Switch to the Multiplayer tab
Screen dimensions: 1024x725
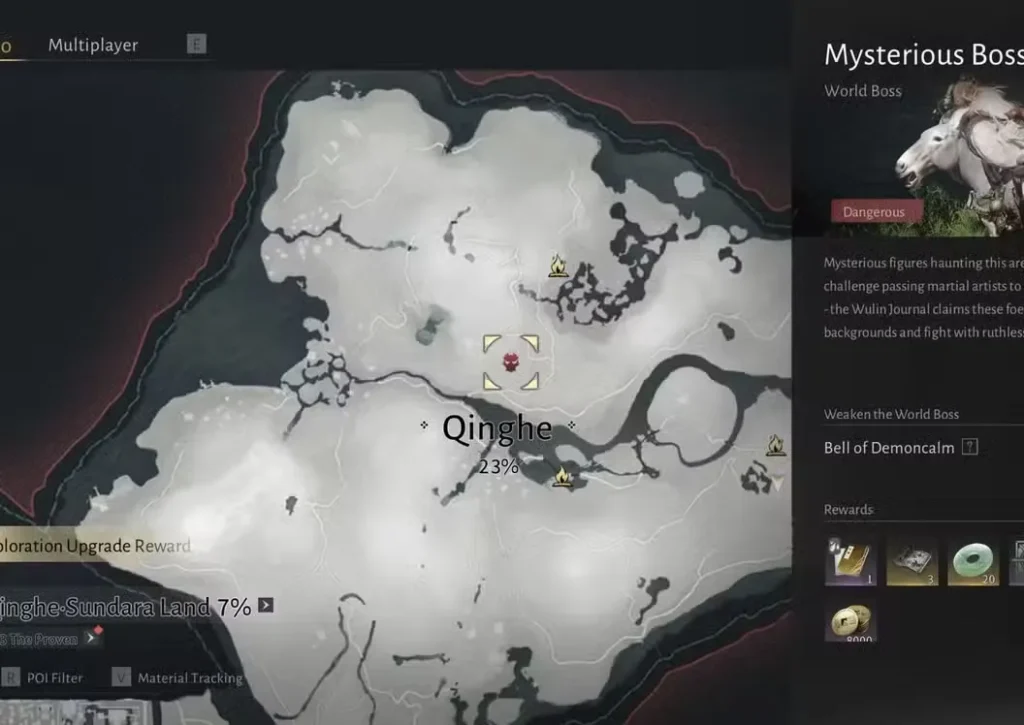click(x=93, y=45)
